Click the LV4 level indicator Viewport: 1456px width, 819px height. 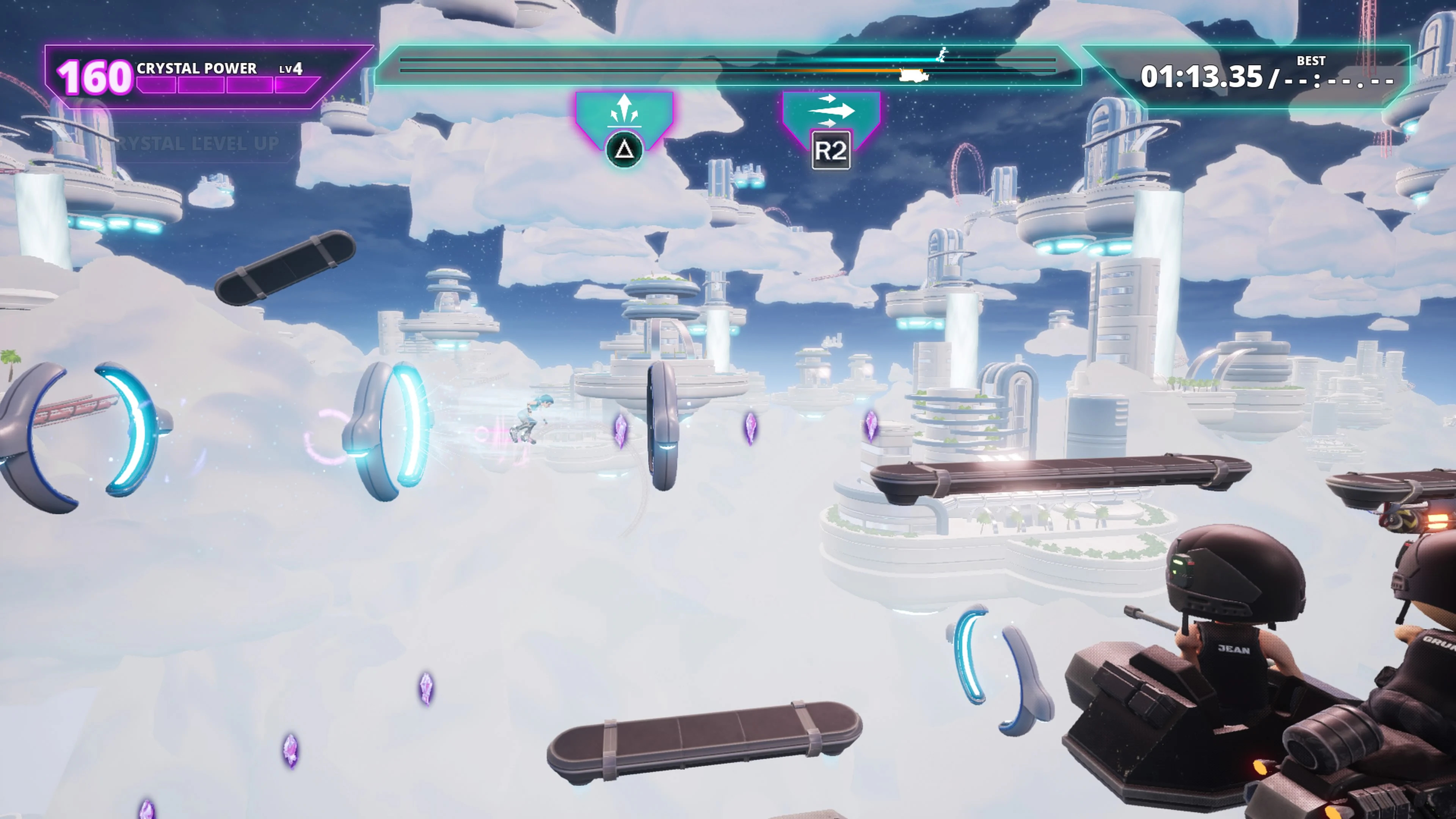292,69
